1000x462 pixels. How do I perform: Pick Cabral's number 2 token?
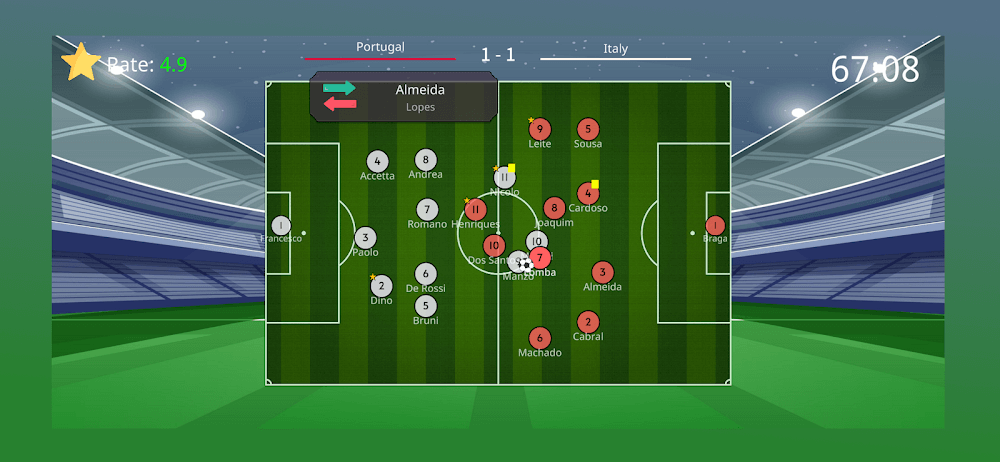(588, 322)
